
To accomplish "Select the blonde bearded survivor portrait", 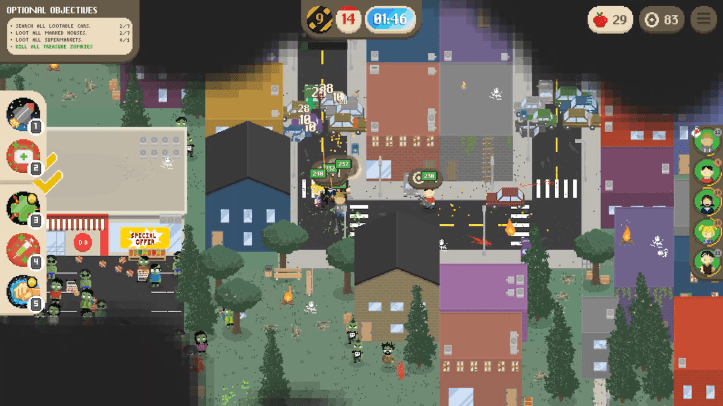I will (x=707, y=140).
